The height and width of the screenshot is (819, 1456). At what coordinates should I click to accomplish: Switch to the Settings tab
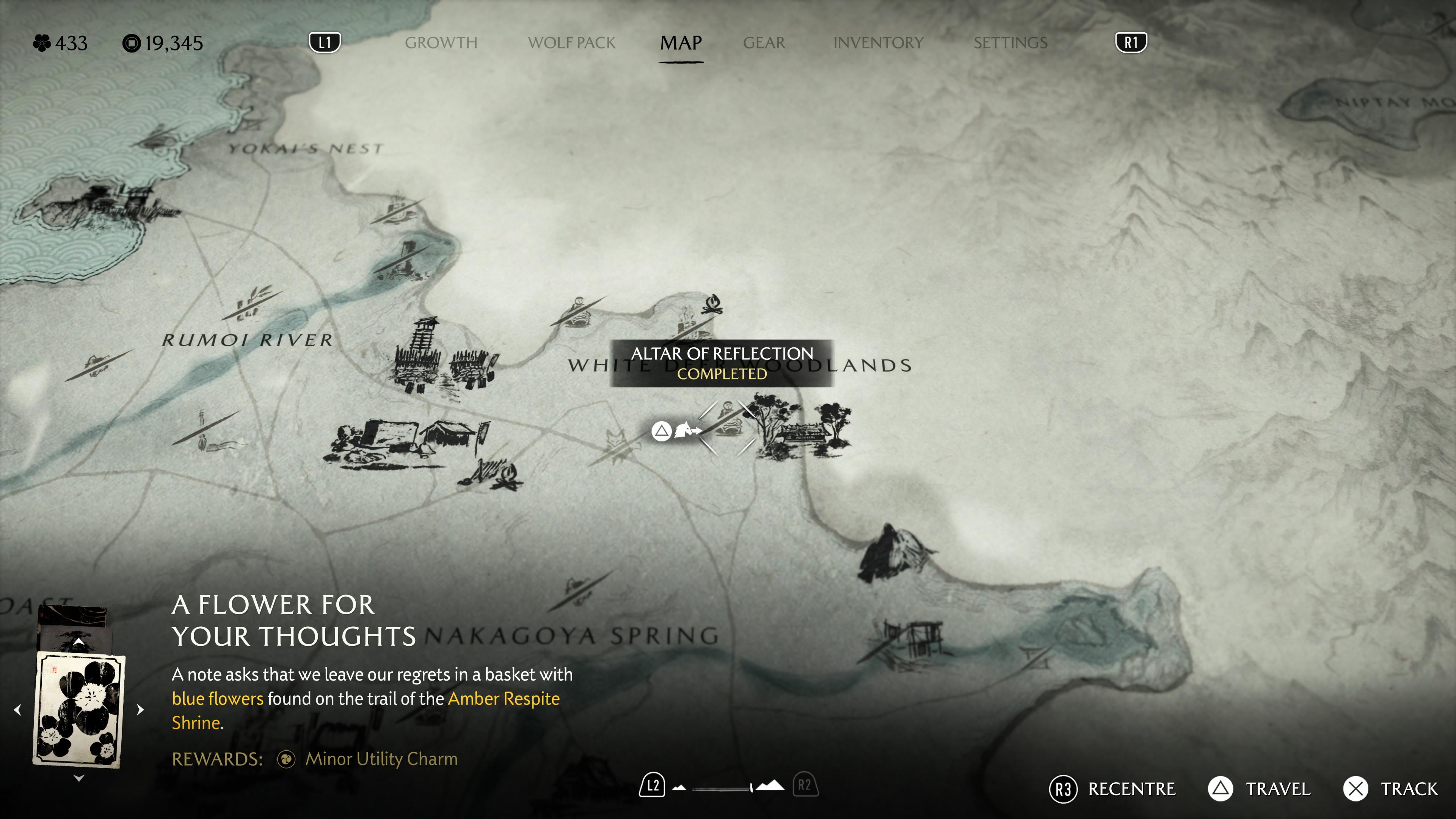[1010, 43]
